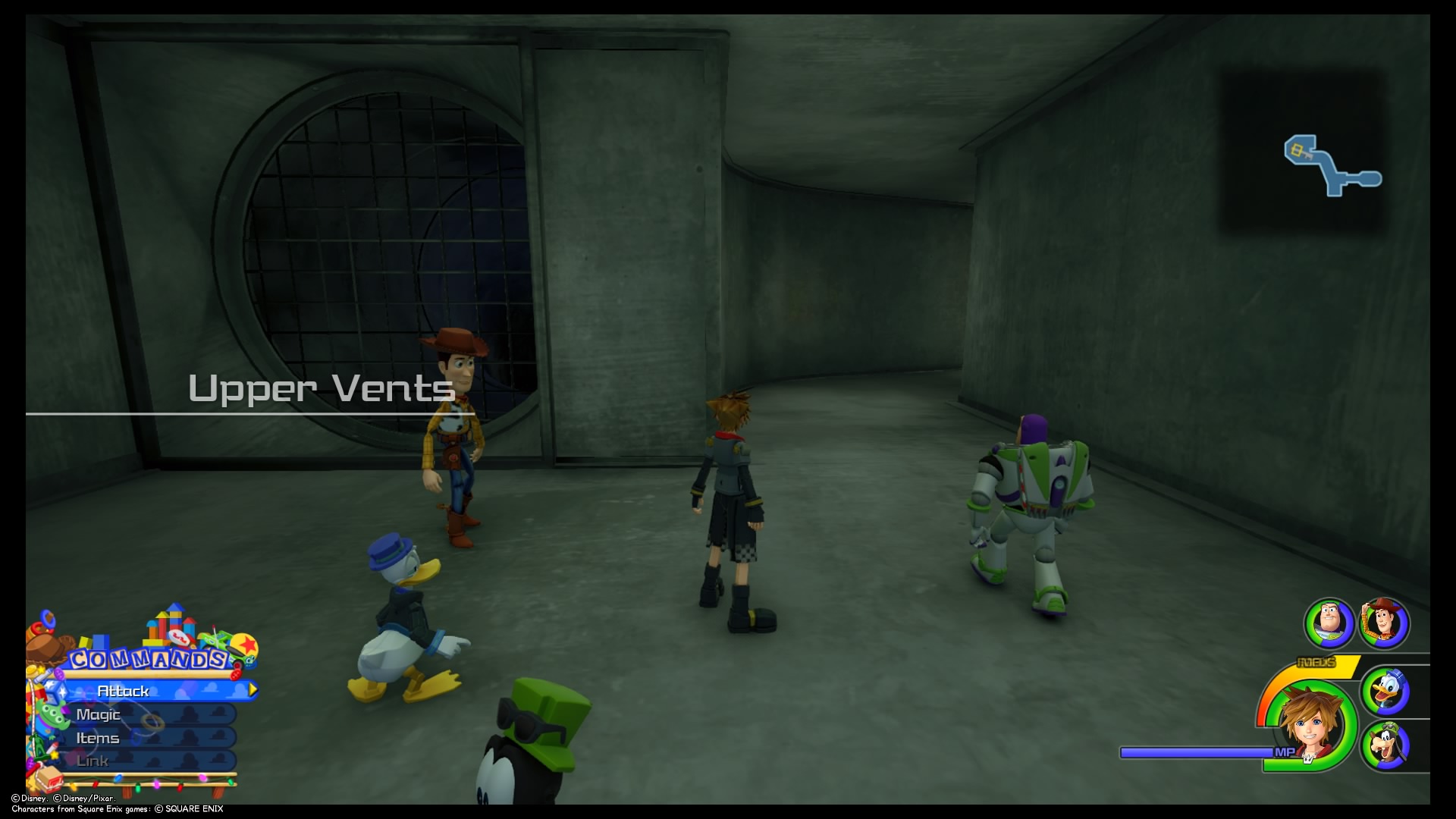Screen dimensions: 1456x819
Task: Toggle the grayed-out Link command
Action: click(x=91, y=761)
